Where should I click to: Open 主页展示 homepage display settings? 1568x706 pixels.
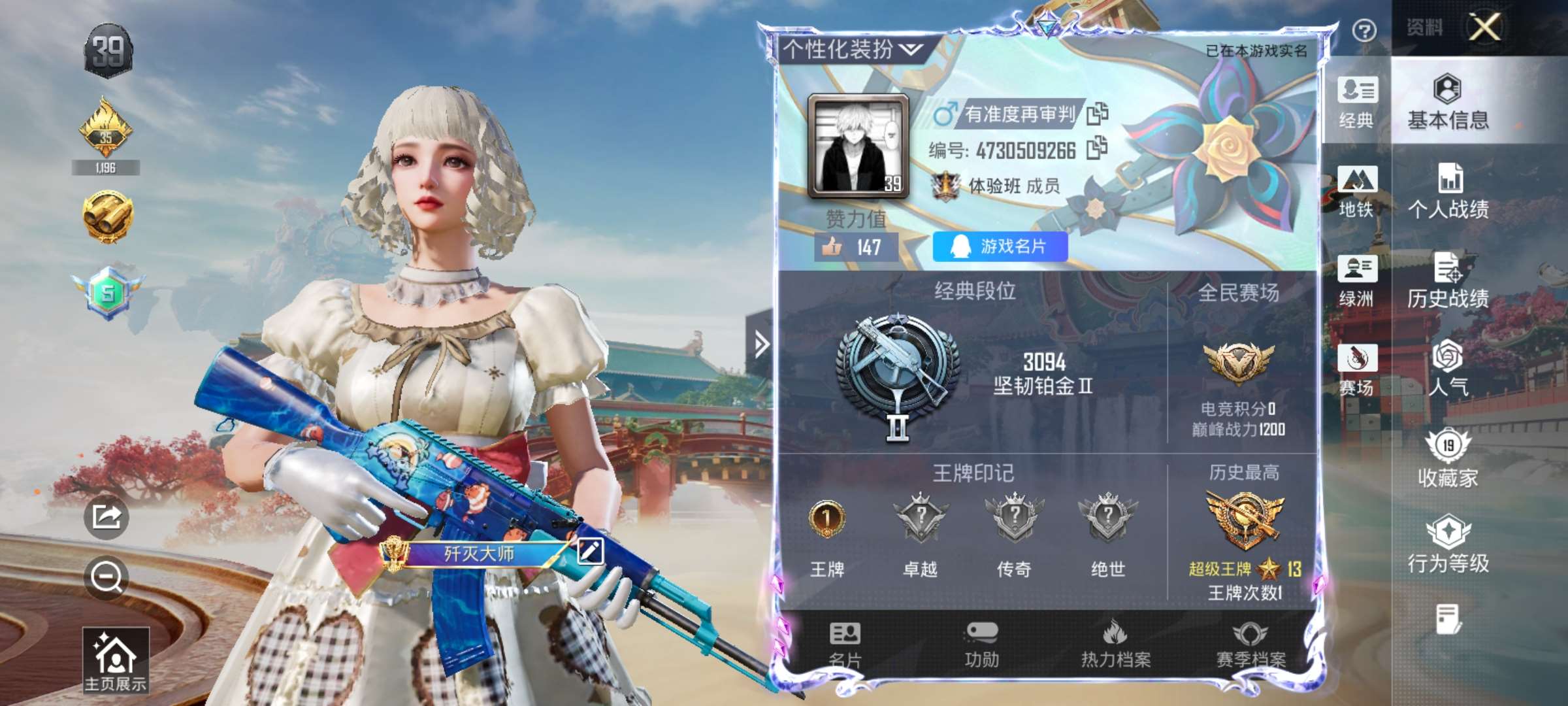tap(116, 660)
